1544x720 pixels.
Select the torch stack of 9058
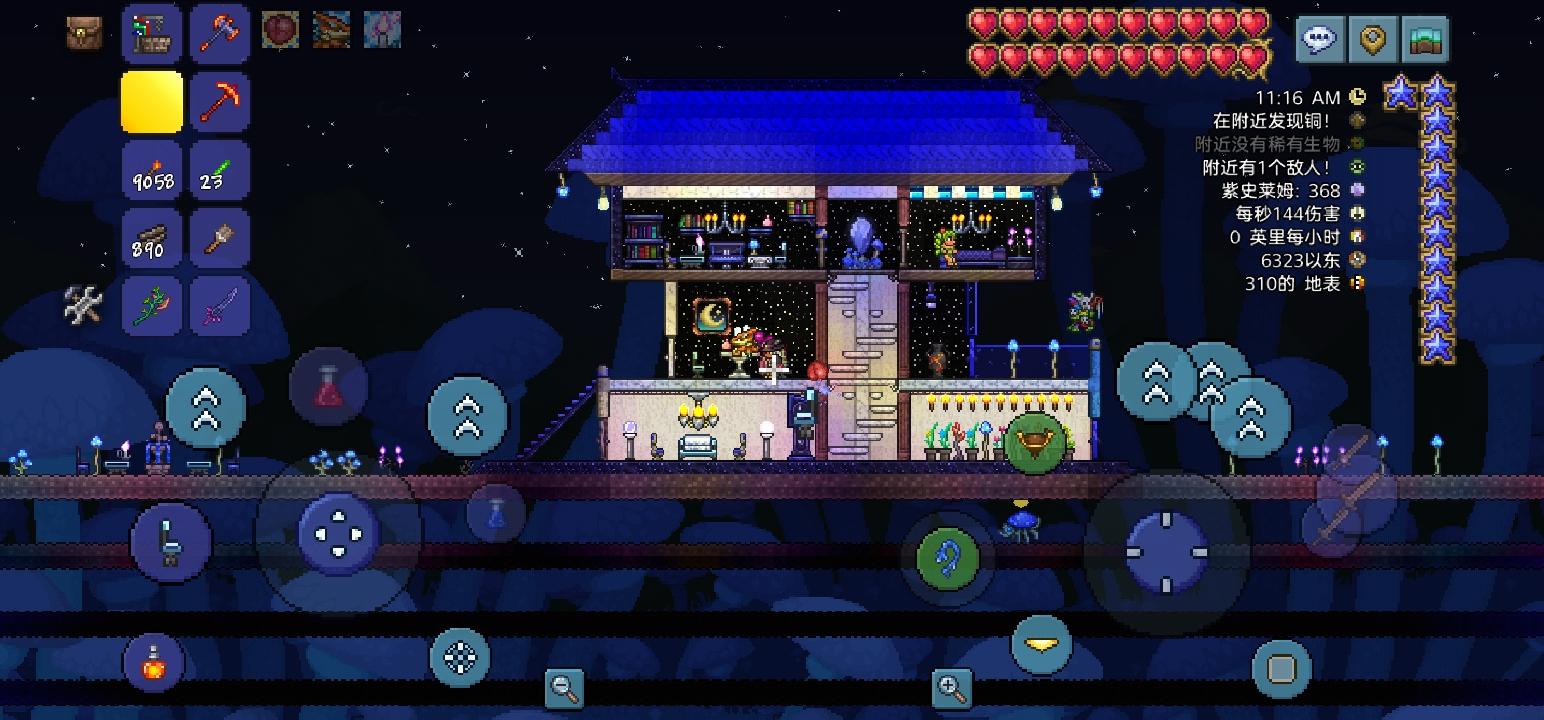pyautogui.click(x=151, y=170)
